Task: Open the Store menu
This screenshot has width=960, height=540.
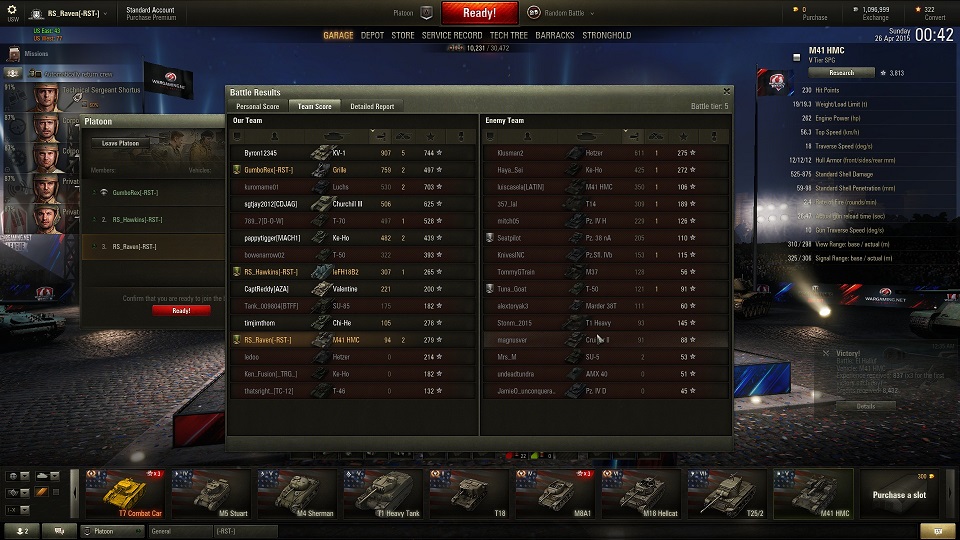Action: (x=402, y=35)
